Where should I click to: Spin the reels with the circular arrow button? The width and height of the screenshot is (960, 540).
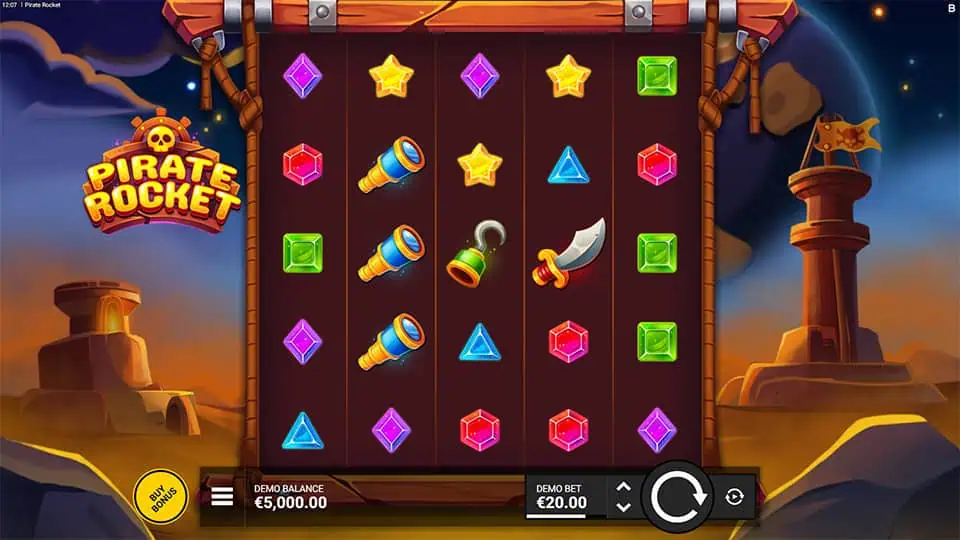(x=680, y=496)
